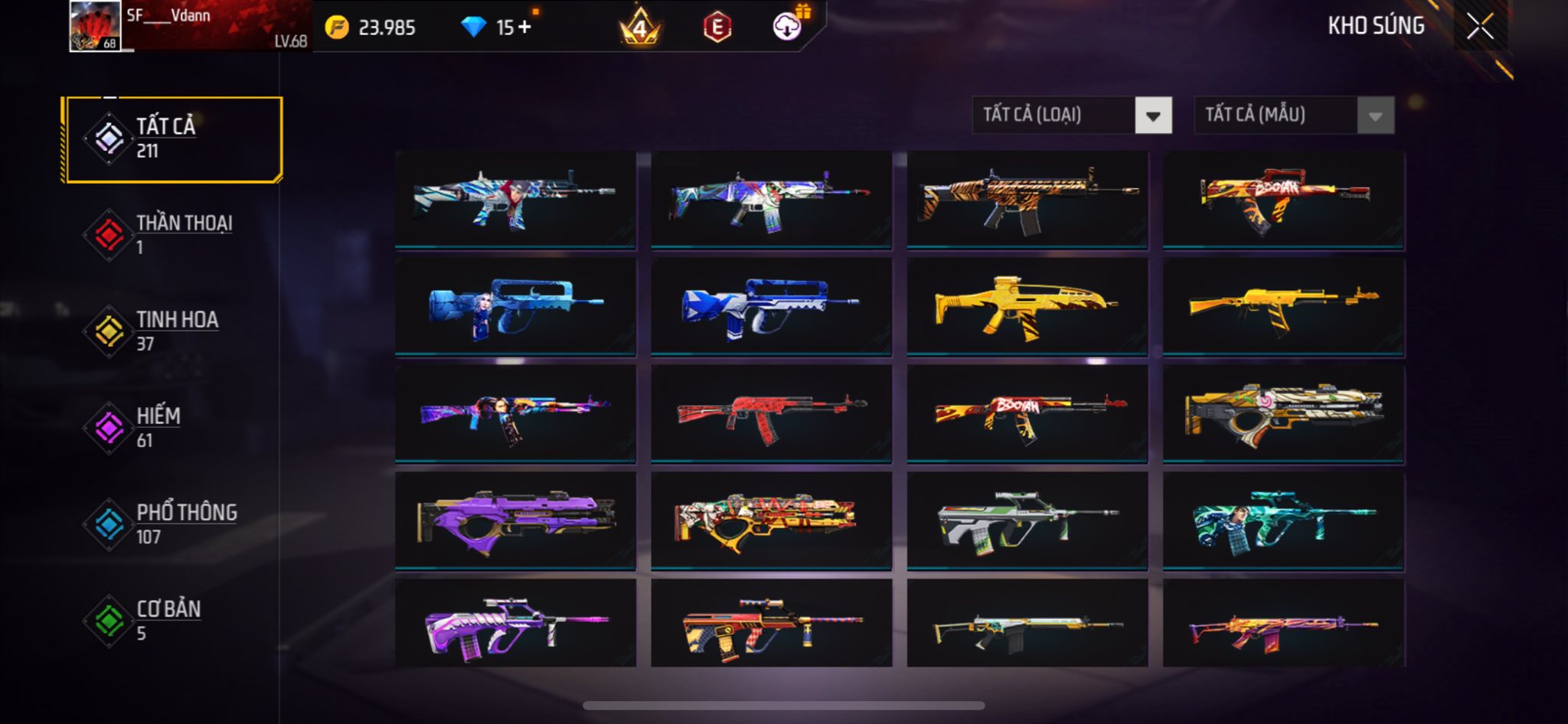Select the purple and gold Groza skin
Viewport: 1568px width, 724px height.
[x=515, y=520]
